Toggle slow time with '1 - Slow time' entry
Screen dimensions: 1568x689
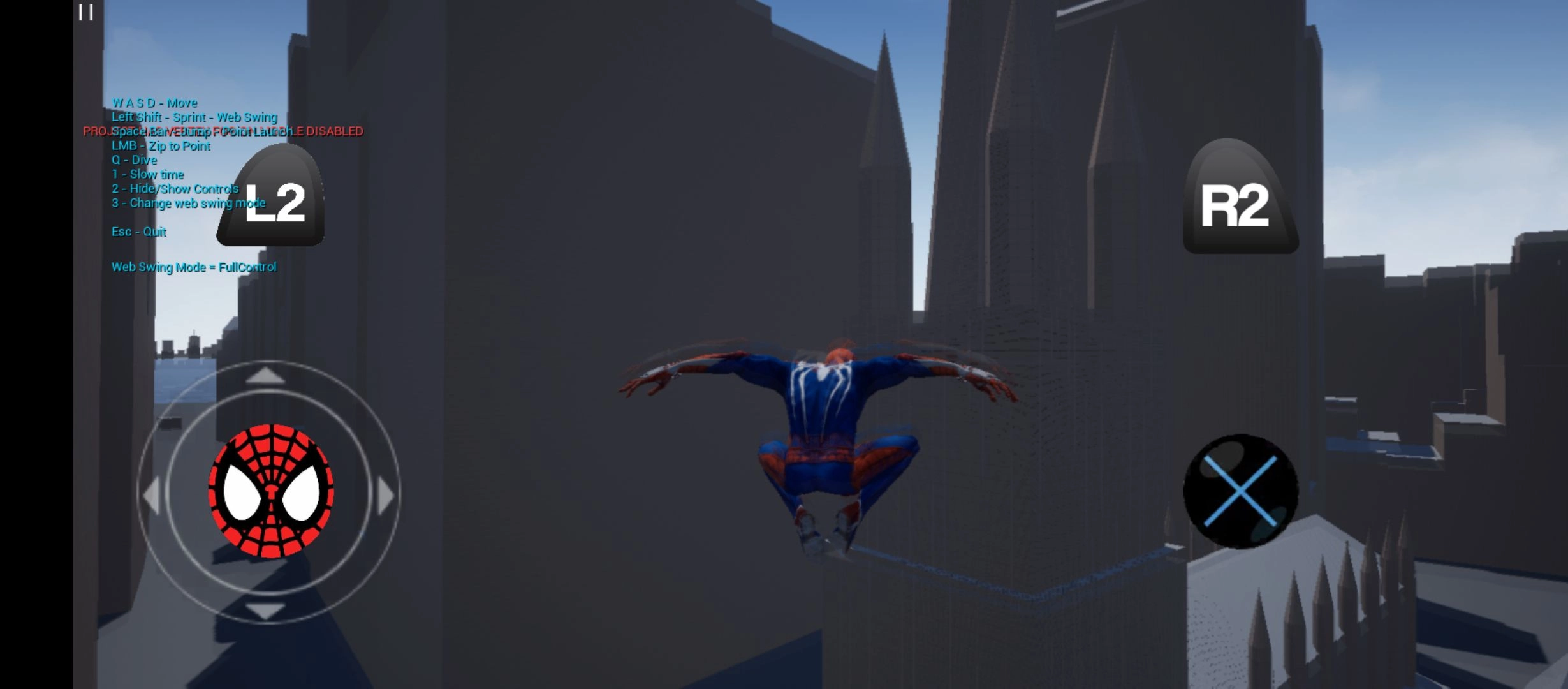pos(147,174)
